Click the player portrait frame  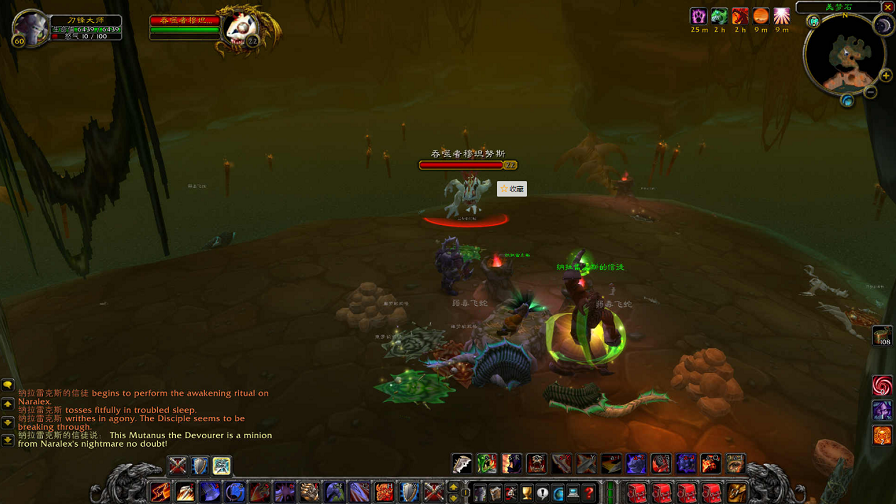32,28
